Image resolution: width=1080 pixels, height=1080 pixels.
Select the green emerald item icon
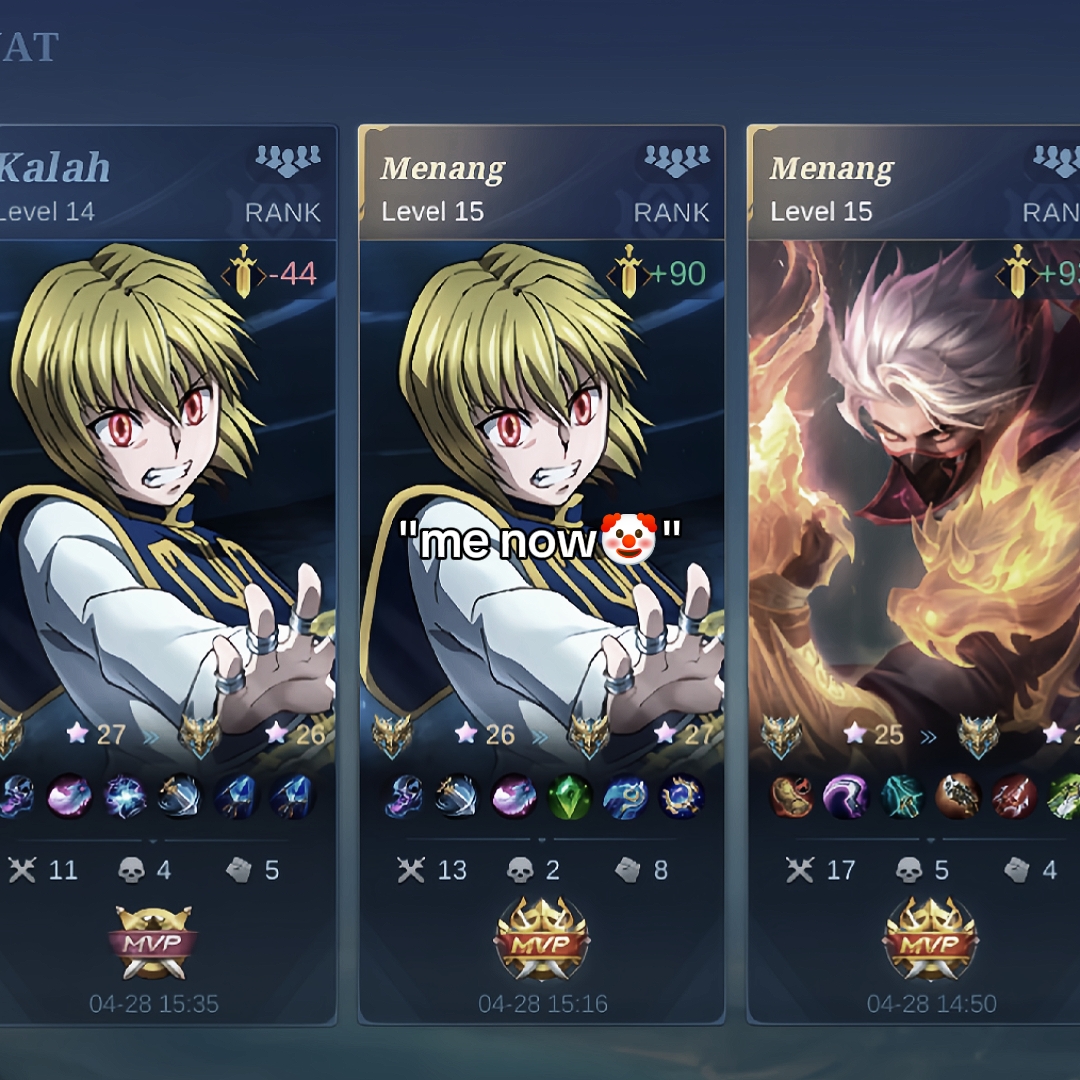coord(570,797)
